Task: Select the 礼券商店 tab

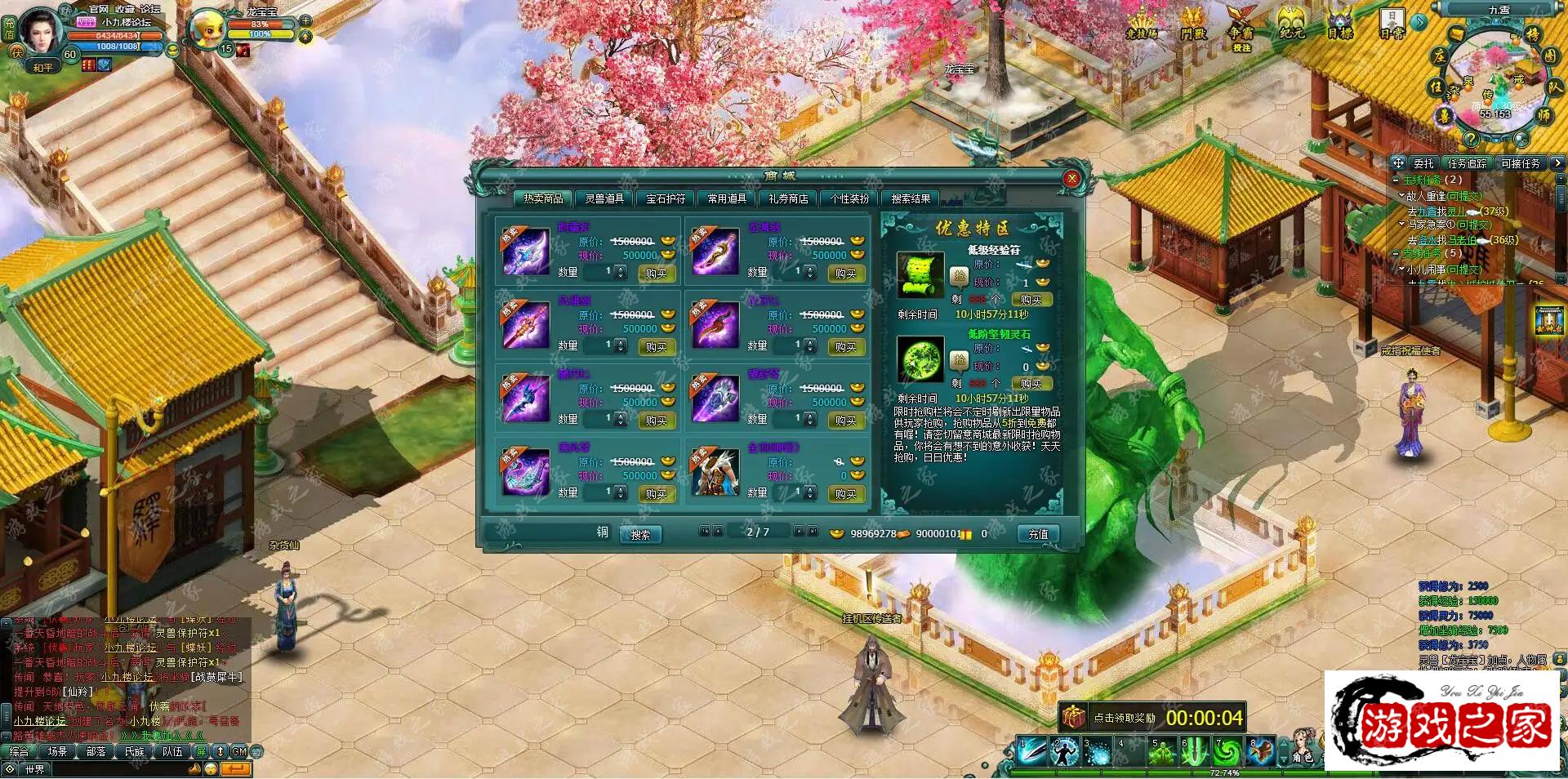Action: click(788, 198)
